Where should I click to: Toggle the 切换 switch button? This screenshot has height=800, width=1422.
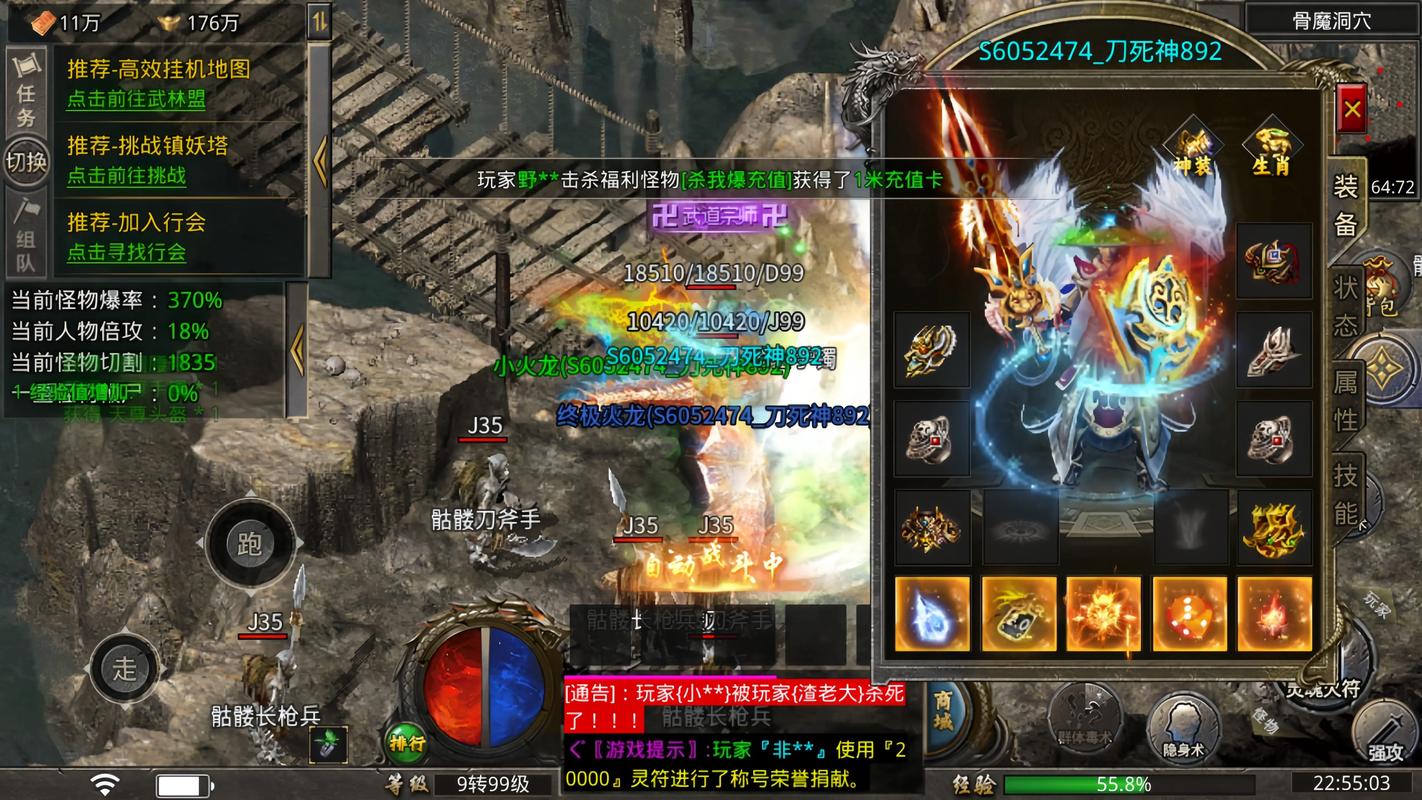pyautogui.click(x=26, y=162)
